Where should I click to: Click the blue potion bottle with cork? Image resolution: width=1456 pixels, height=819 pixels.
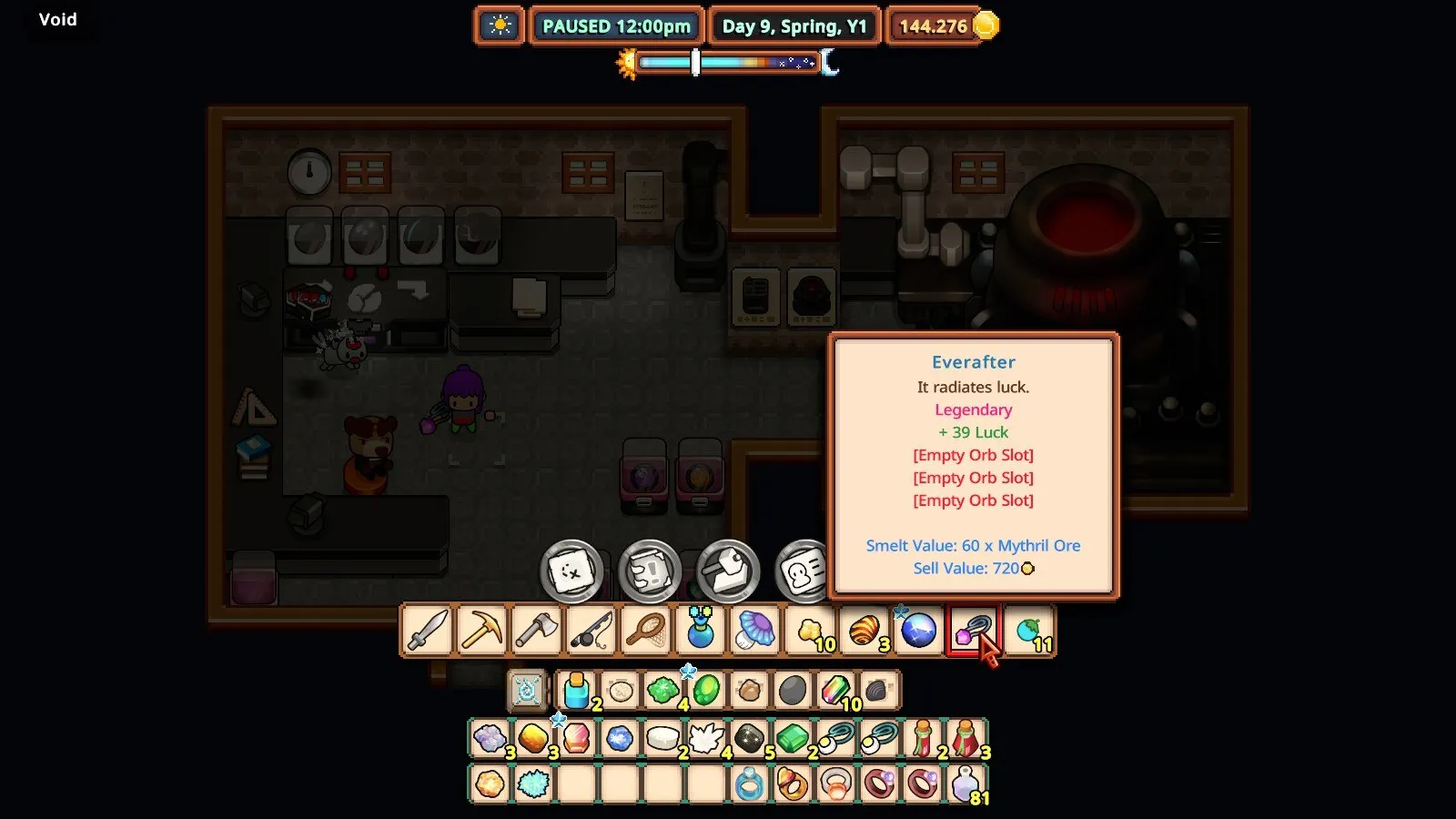tap(576, 691)
